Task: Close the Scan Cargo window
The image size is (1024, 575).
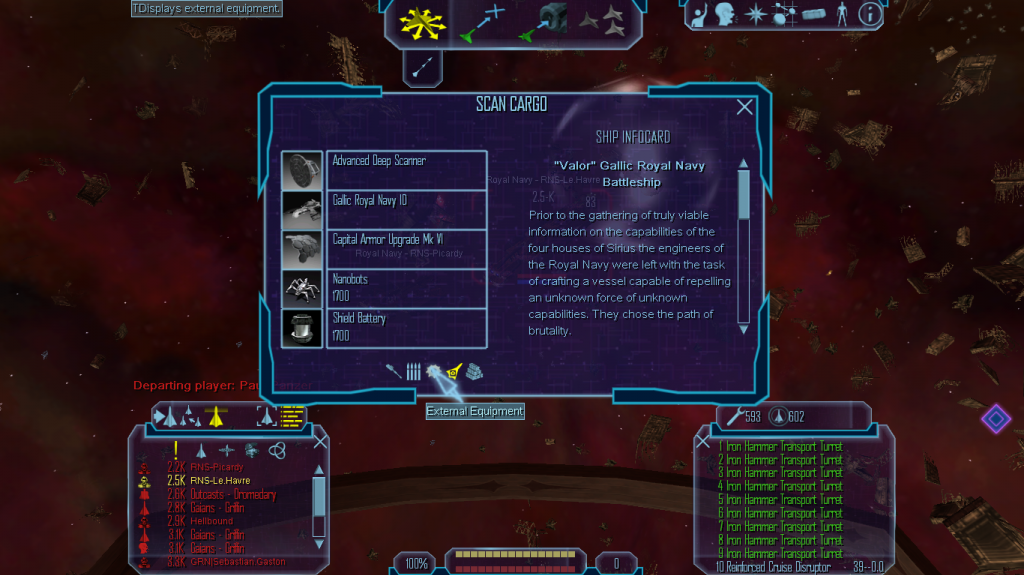Action: pos(744,108)
